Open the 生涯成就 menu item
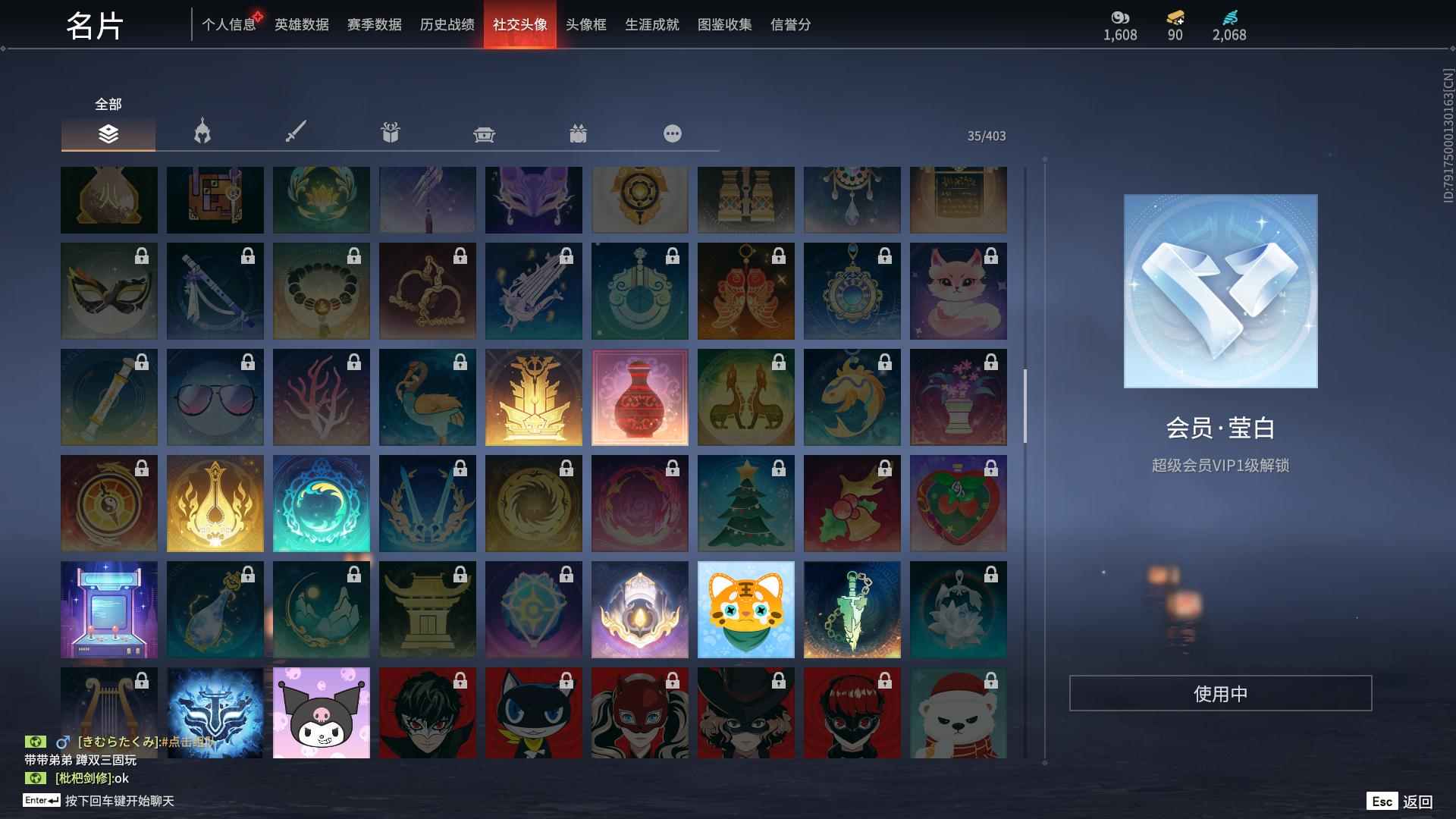This screenshot has width=1456, height=819. pos(651,24)
